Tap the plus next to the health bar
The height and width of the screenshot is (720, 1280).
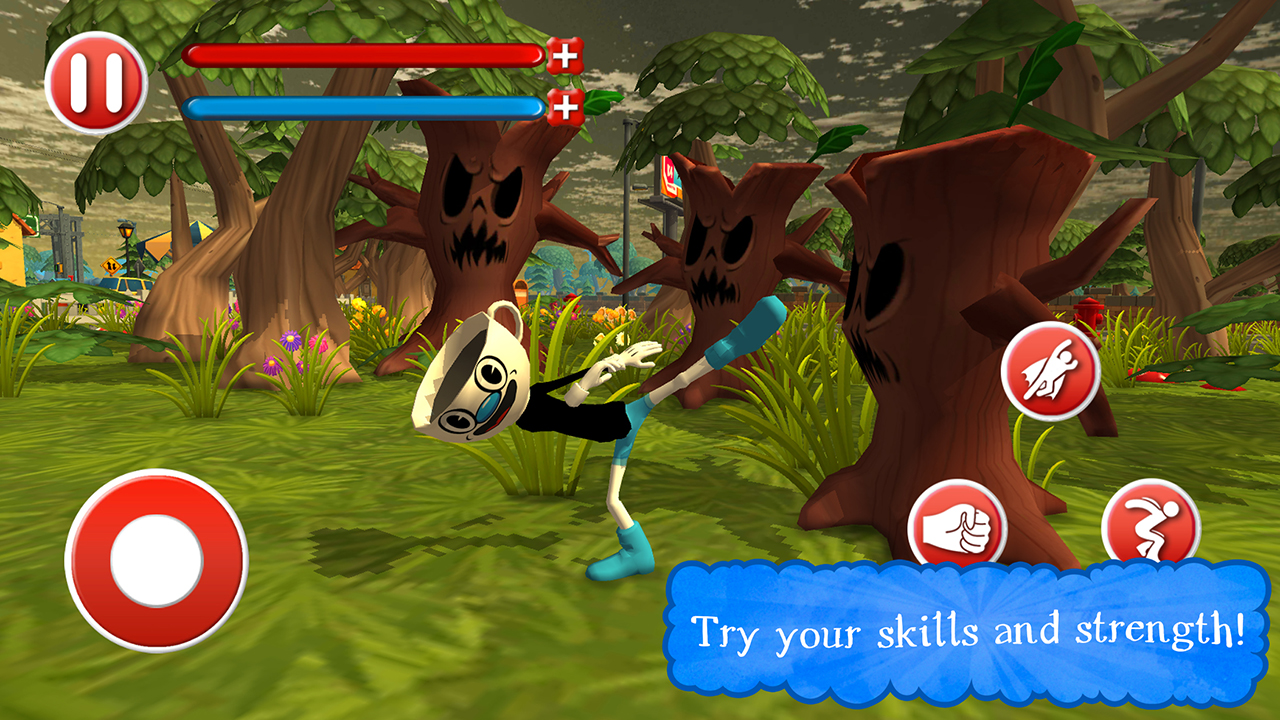coord(566,57)
